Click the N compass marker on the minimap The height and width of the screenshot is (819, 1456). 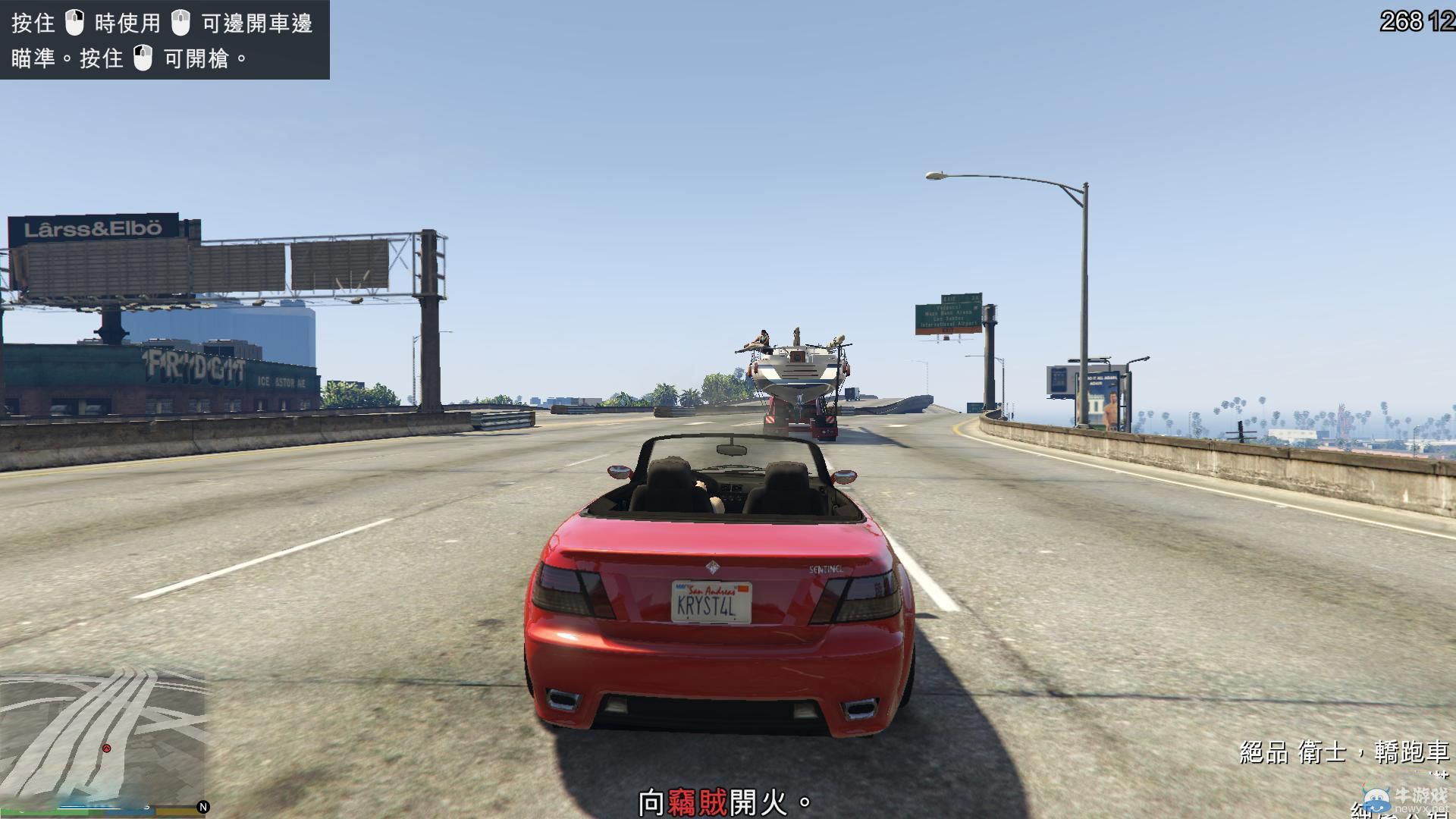click(203, 807)
